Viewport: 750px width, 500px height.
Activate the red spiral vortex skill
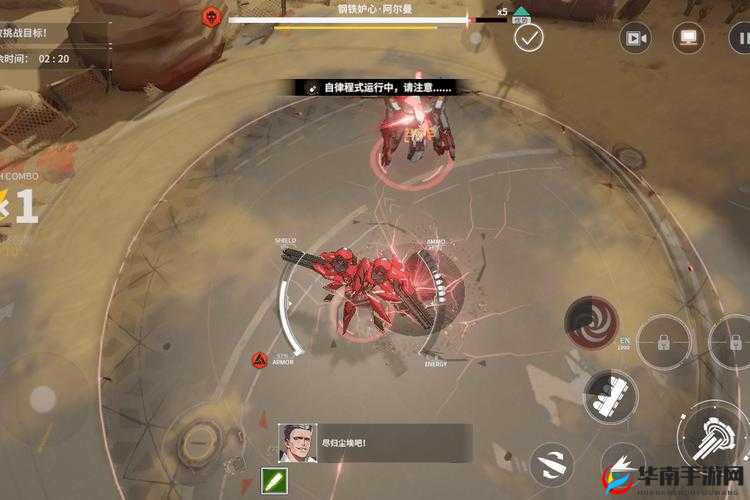point(591,320)
